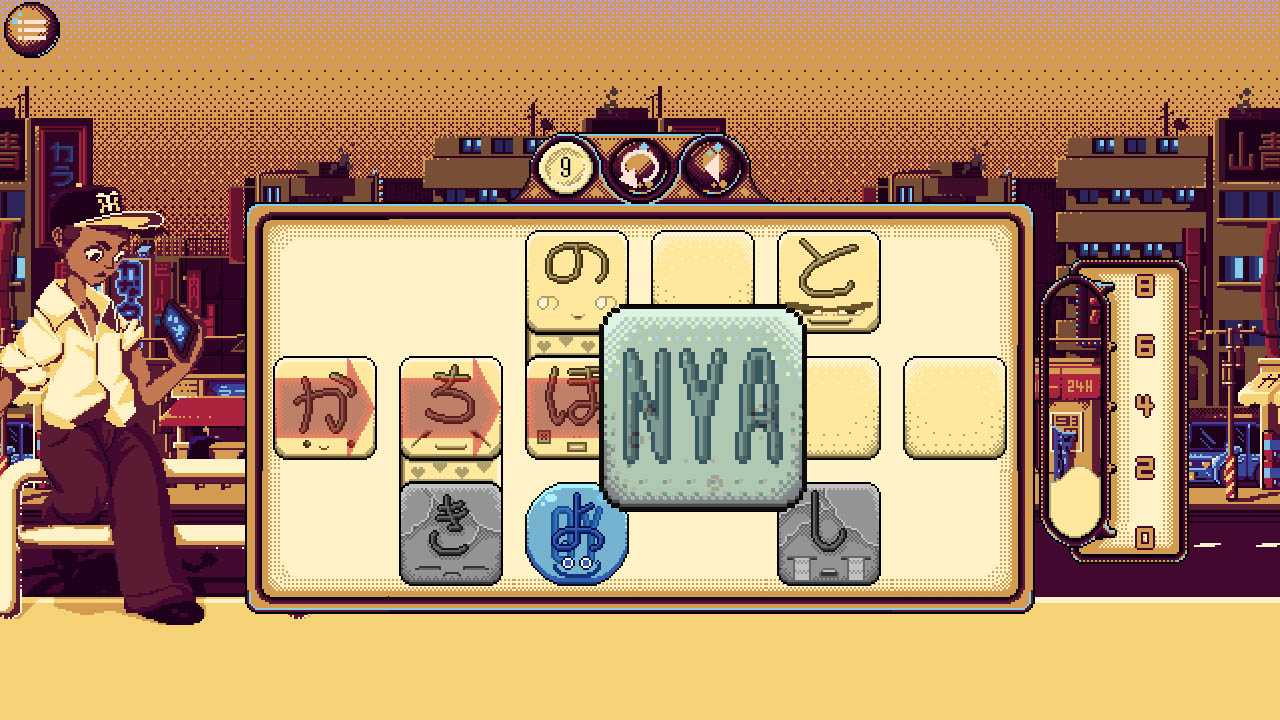Select the grinning tile と
The width and height of the screenshot is (1280, 720).
[830, 278]
